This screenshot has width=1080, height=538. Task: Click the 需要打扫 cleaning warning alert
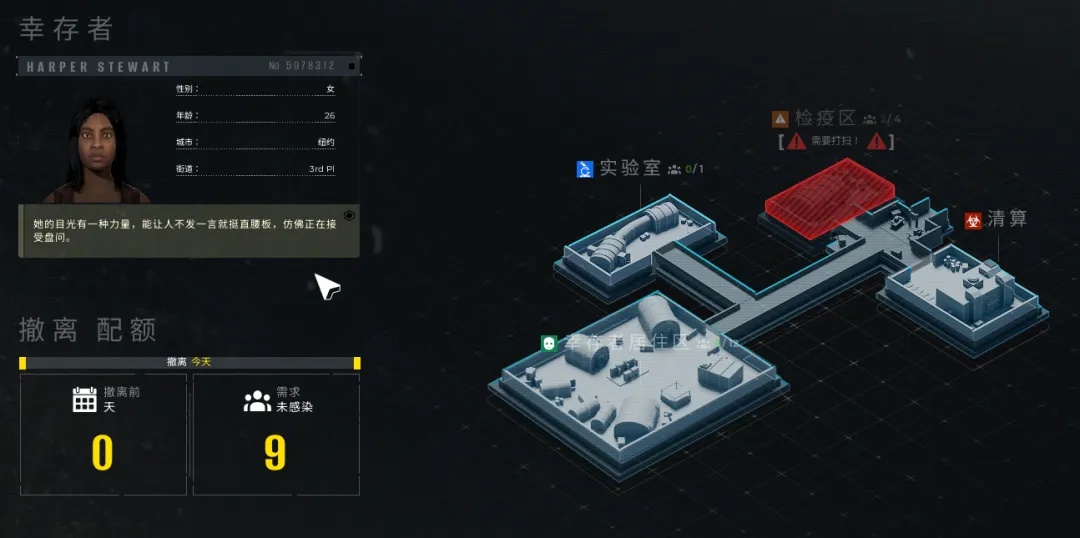(836, 141)
